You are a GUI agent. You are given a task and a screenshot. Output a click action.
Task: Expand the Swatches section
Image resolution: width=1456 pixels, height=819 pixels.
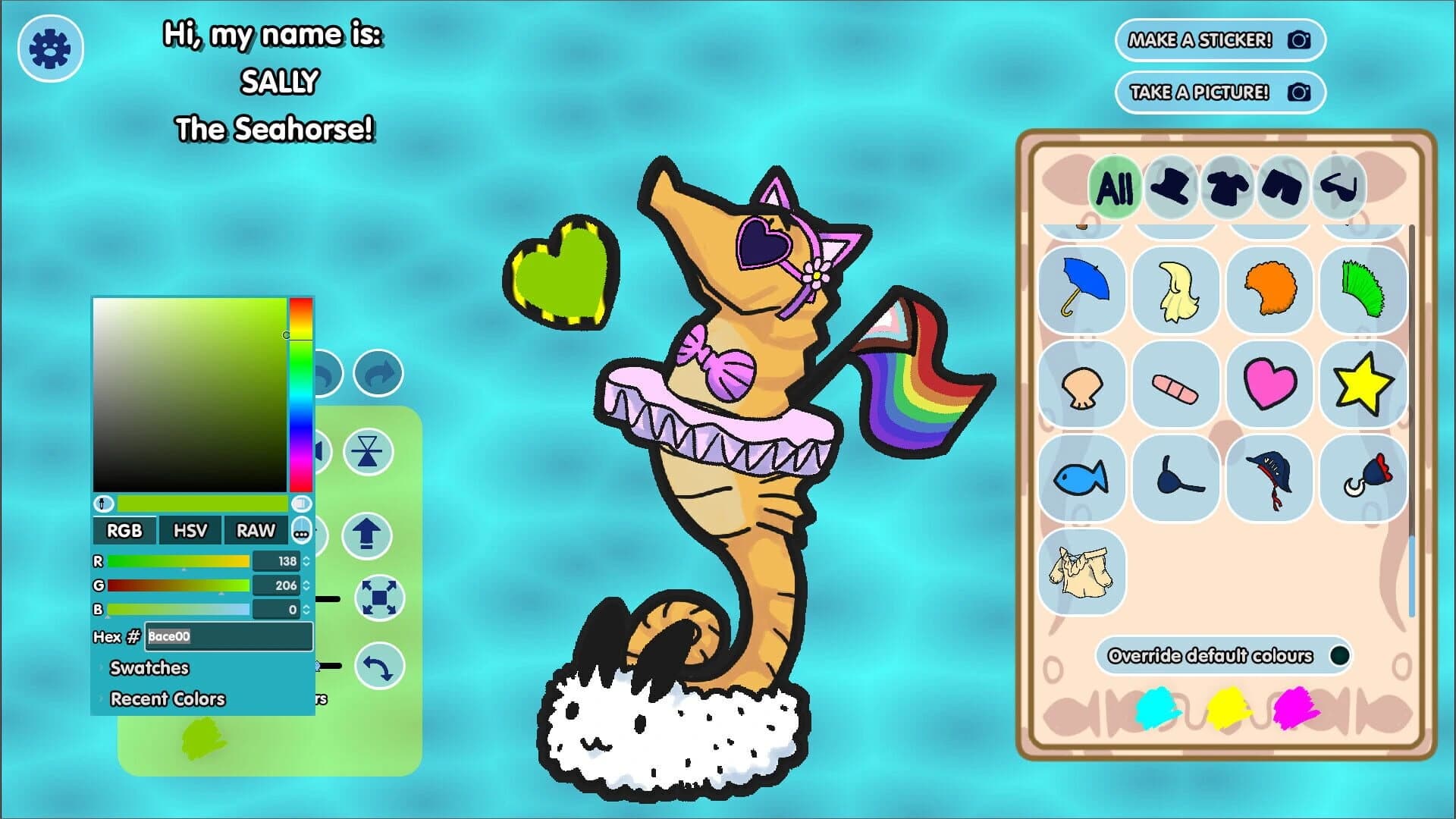pyautogui.click(x=149, y=668)
